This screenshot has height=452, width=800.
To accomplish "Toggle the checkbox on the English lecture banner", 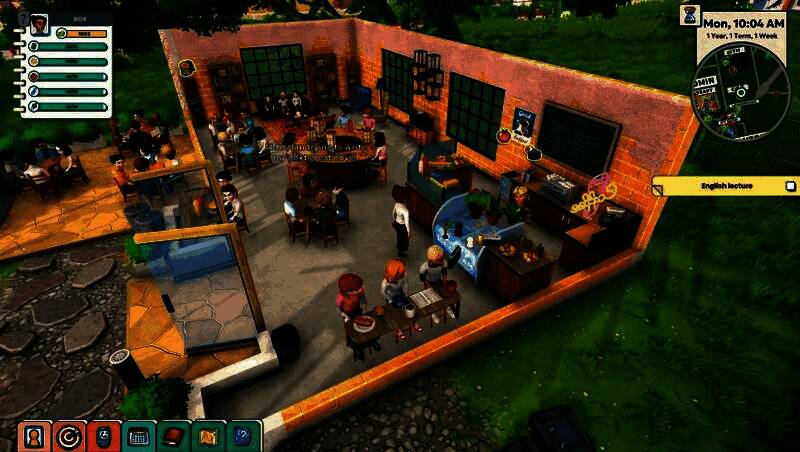I will (790, 186).
